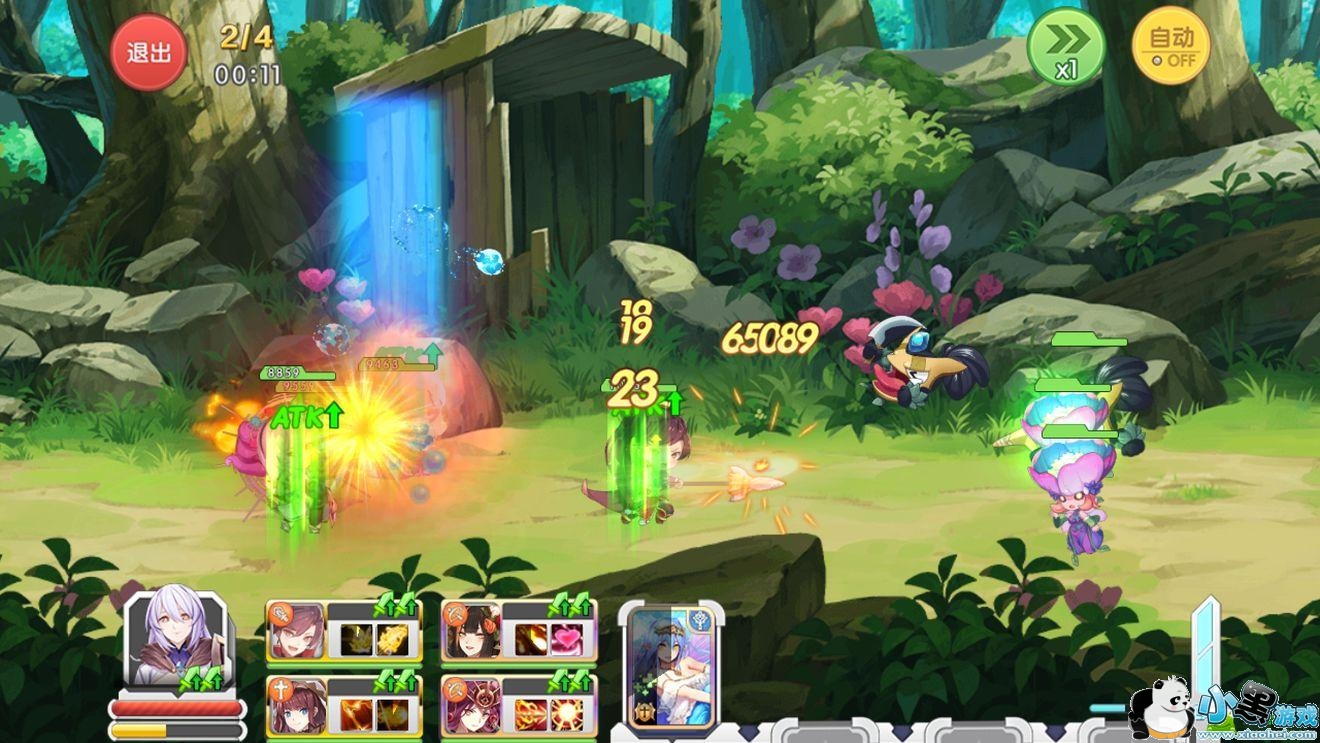Choose the red-haired hero with wrench badge
Viewport: 1320px width, 743px height.
click(296, 631)
